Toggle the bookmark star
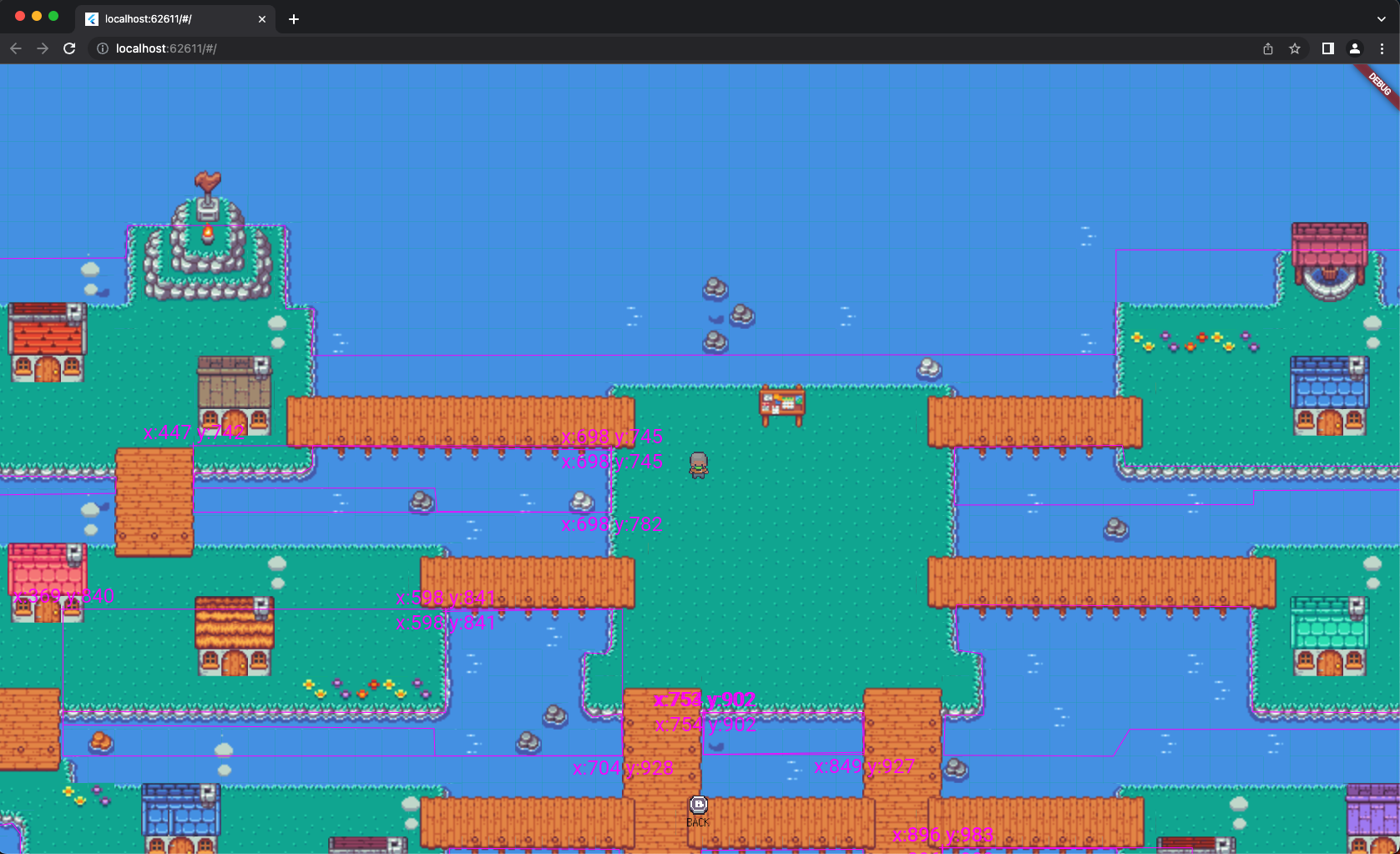The height and width of the screenshot is (854, 1400). [1295, 48]
